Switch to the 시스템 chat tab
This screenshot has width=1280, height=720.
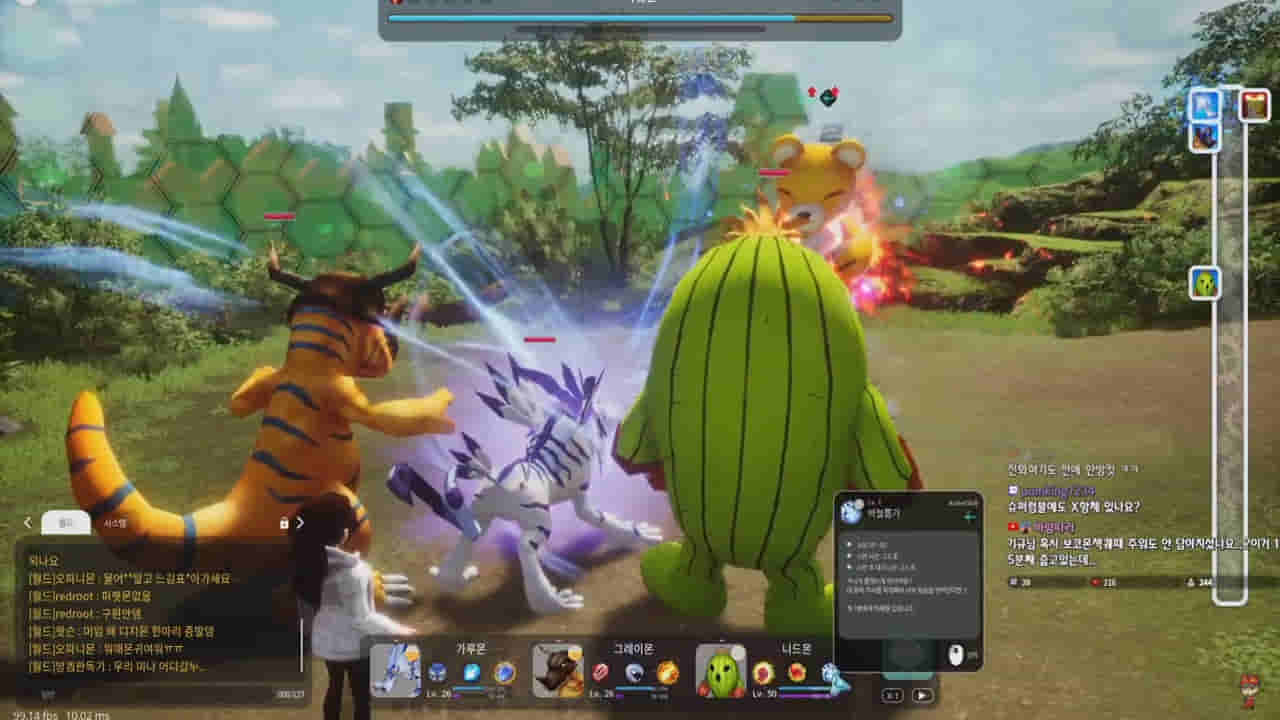[115, 523]
